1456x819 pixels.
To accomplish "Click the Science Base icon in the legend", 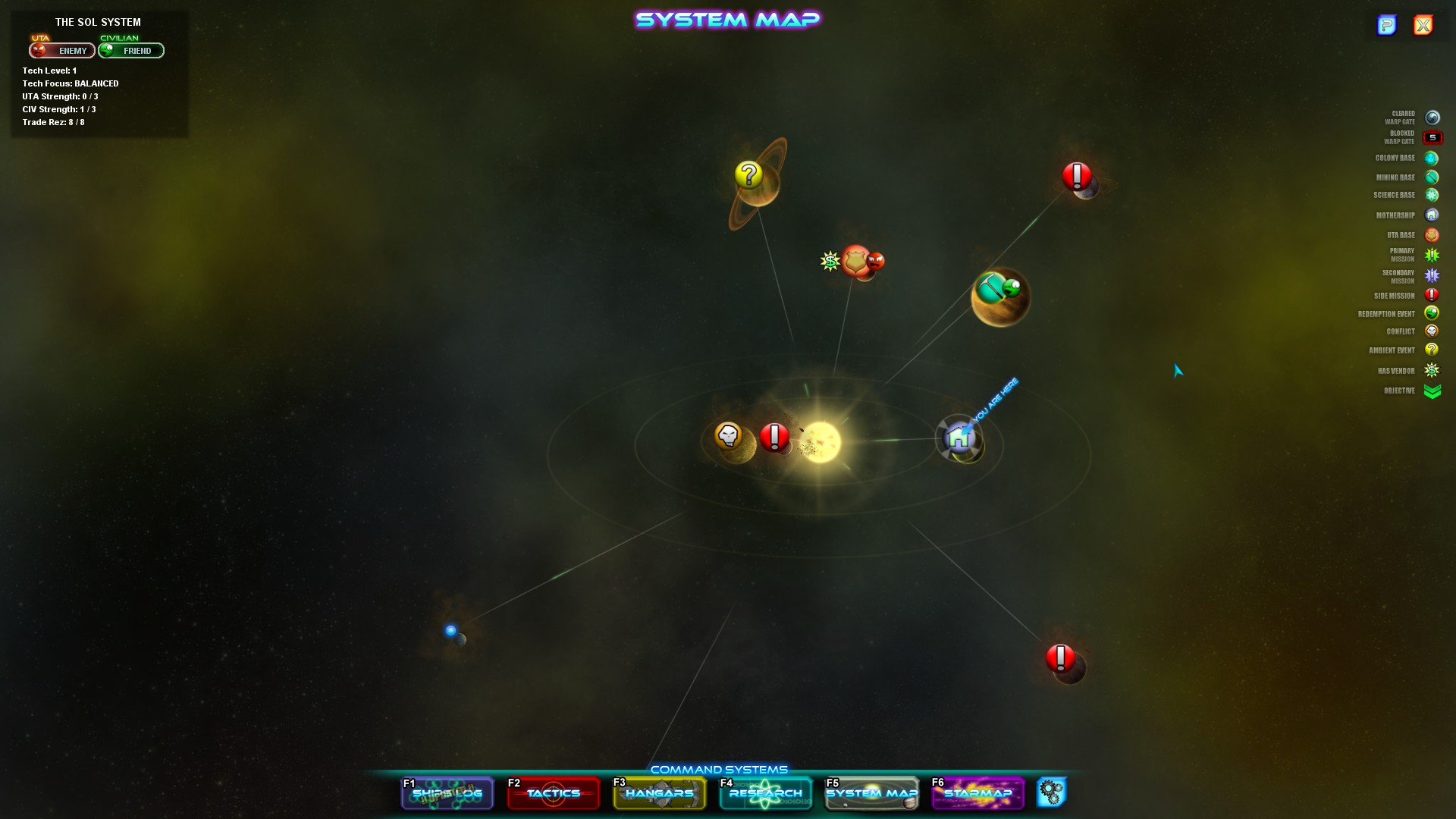I will [x=1431, y=195].
